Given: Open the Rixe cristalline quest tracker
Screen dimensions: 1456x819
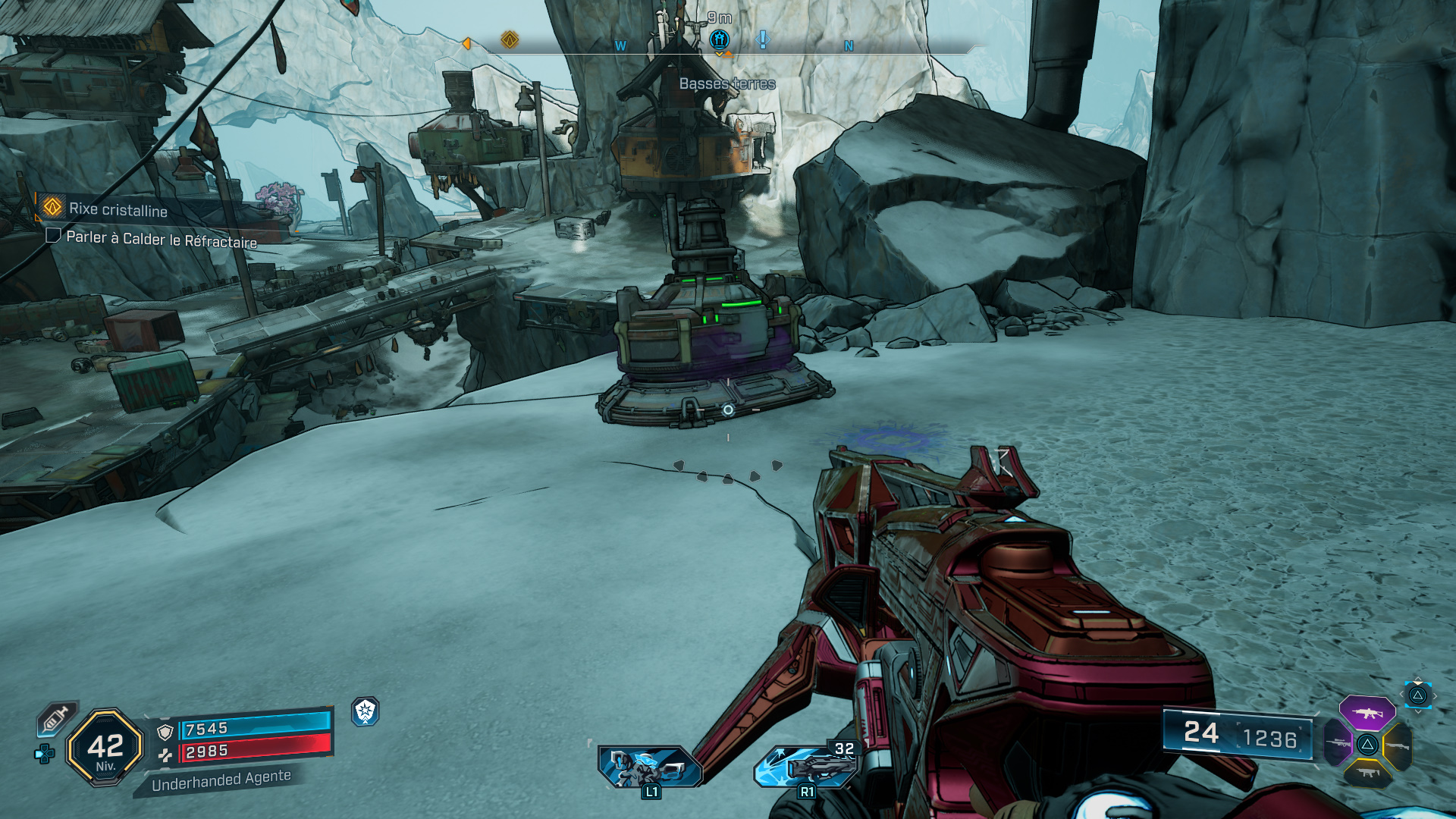Looking at the screenshot, I should pos(118,209).
